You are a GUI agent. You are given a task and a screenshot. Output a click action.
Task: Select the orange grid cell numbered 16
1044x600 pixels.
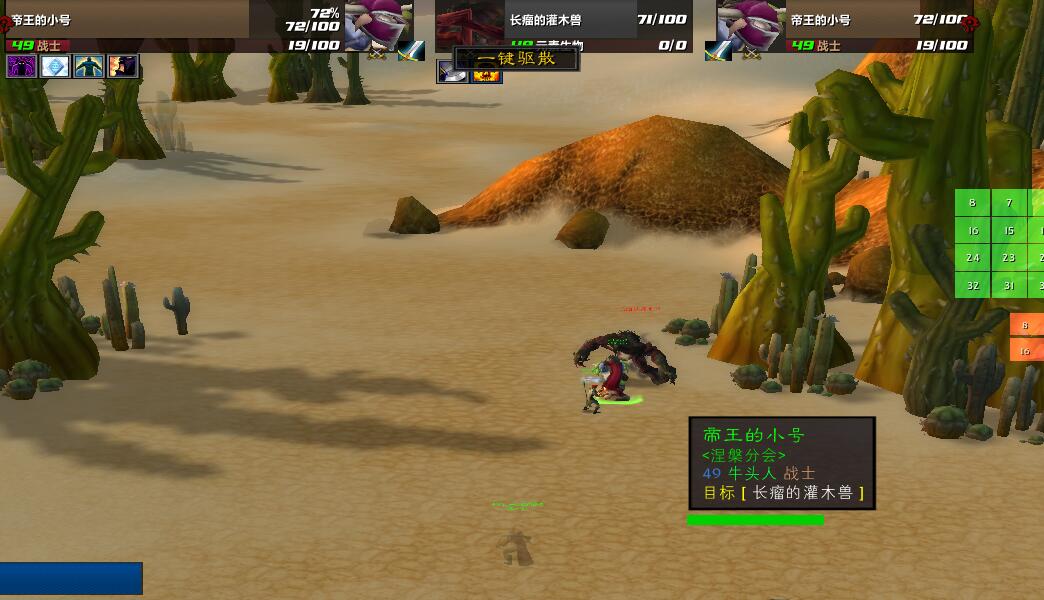coord(1026,351)
